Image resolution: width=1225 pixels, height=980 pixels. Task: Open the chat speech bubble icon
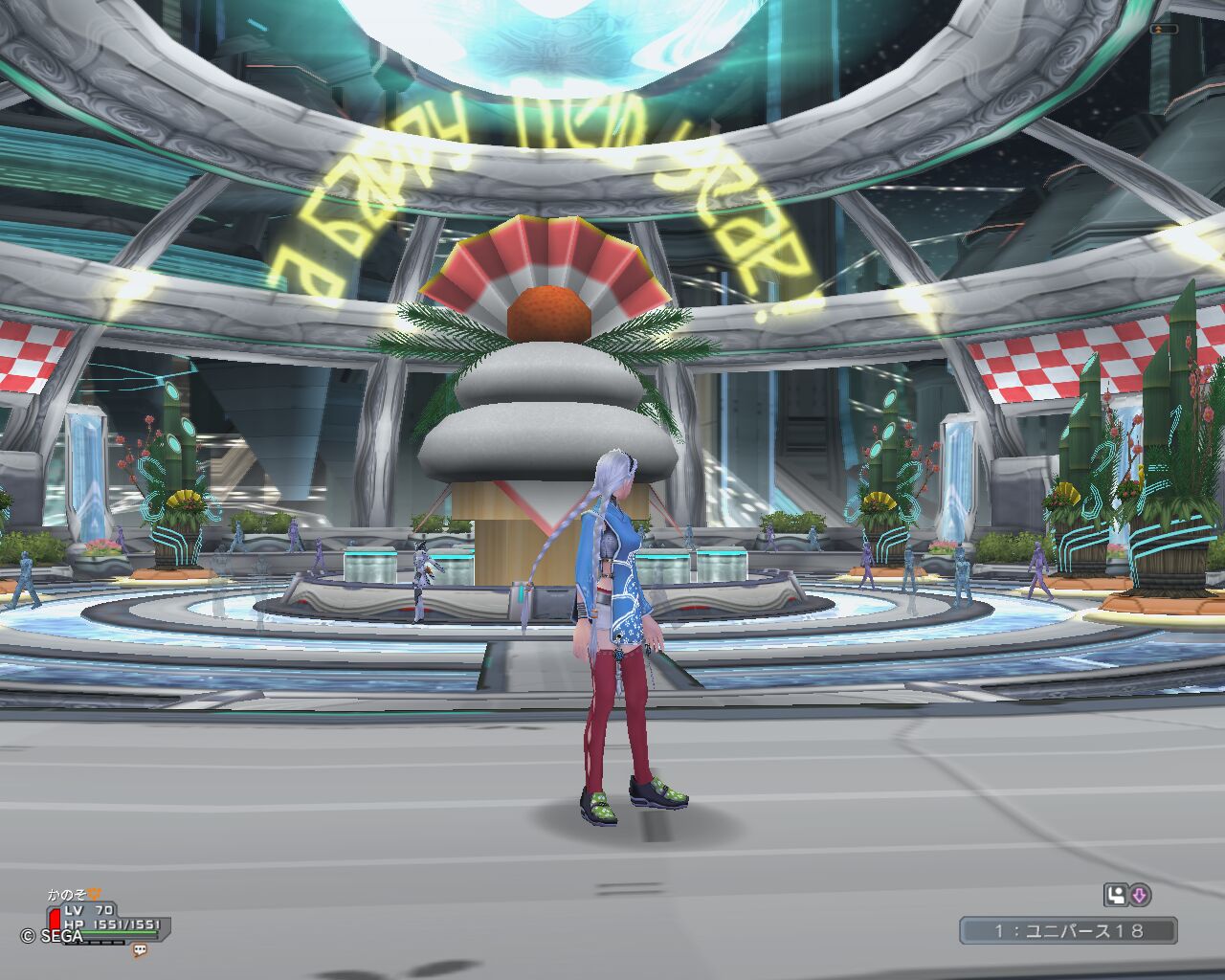point(140,950)
